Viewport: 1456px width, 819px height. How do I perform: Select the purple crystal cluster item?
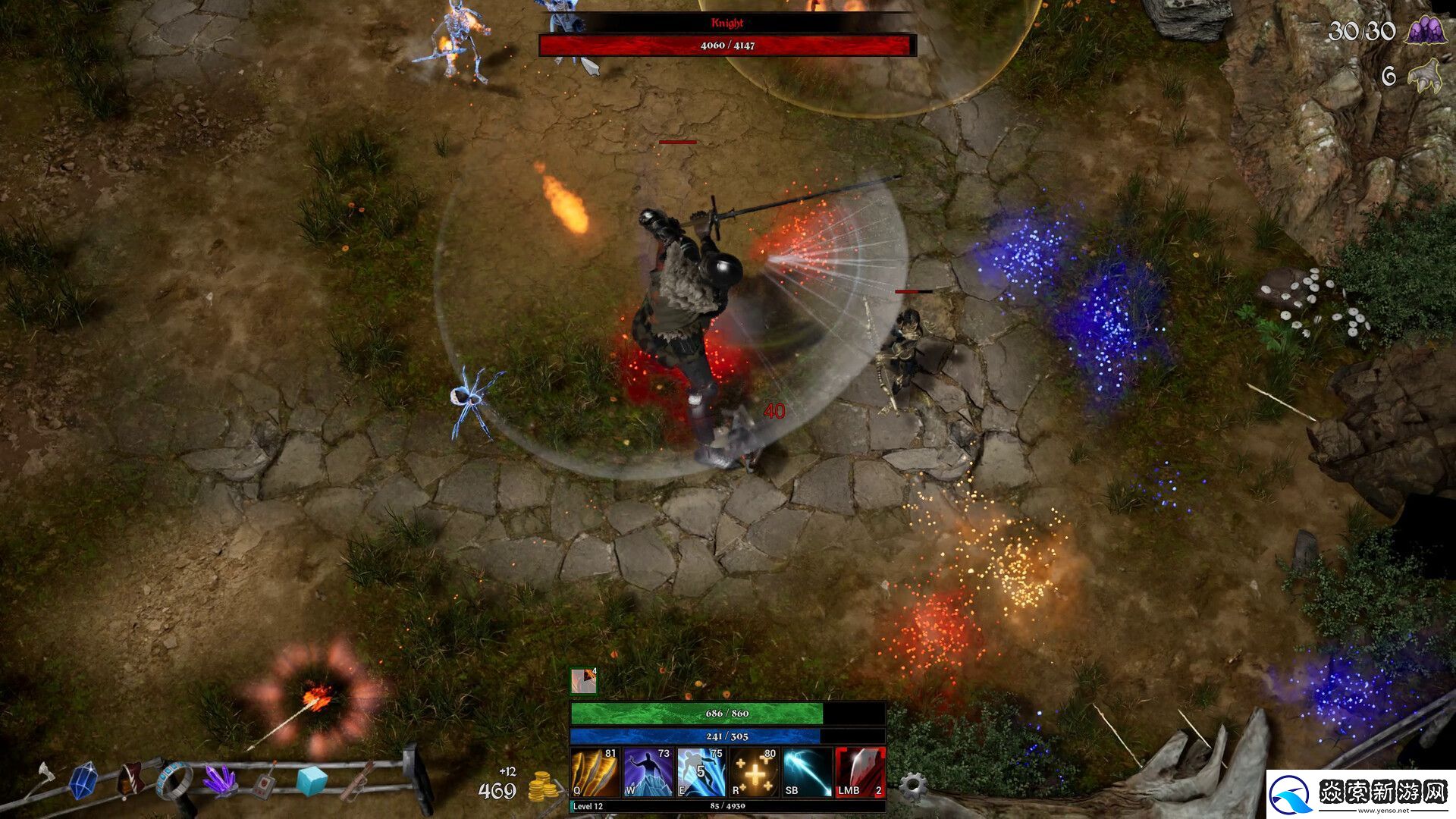pos(221,780)
